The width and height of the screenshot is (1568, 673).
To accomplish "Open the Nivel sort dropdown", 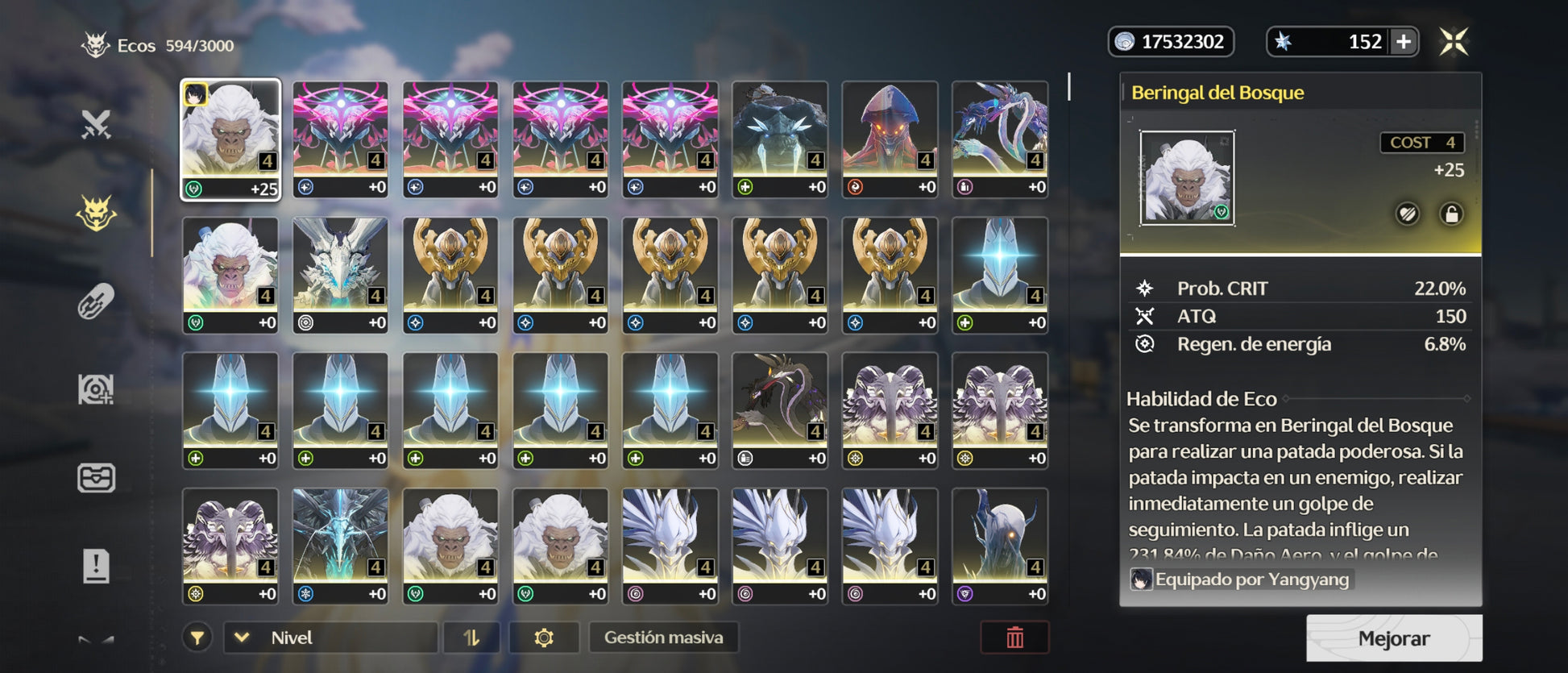I will tap(330, 638).
